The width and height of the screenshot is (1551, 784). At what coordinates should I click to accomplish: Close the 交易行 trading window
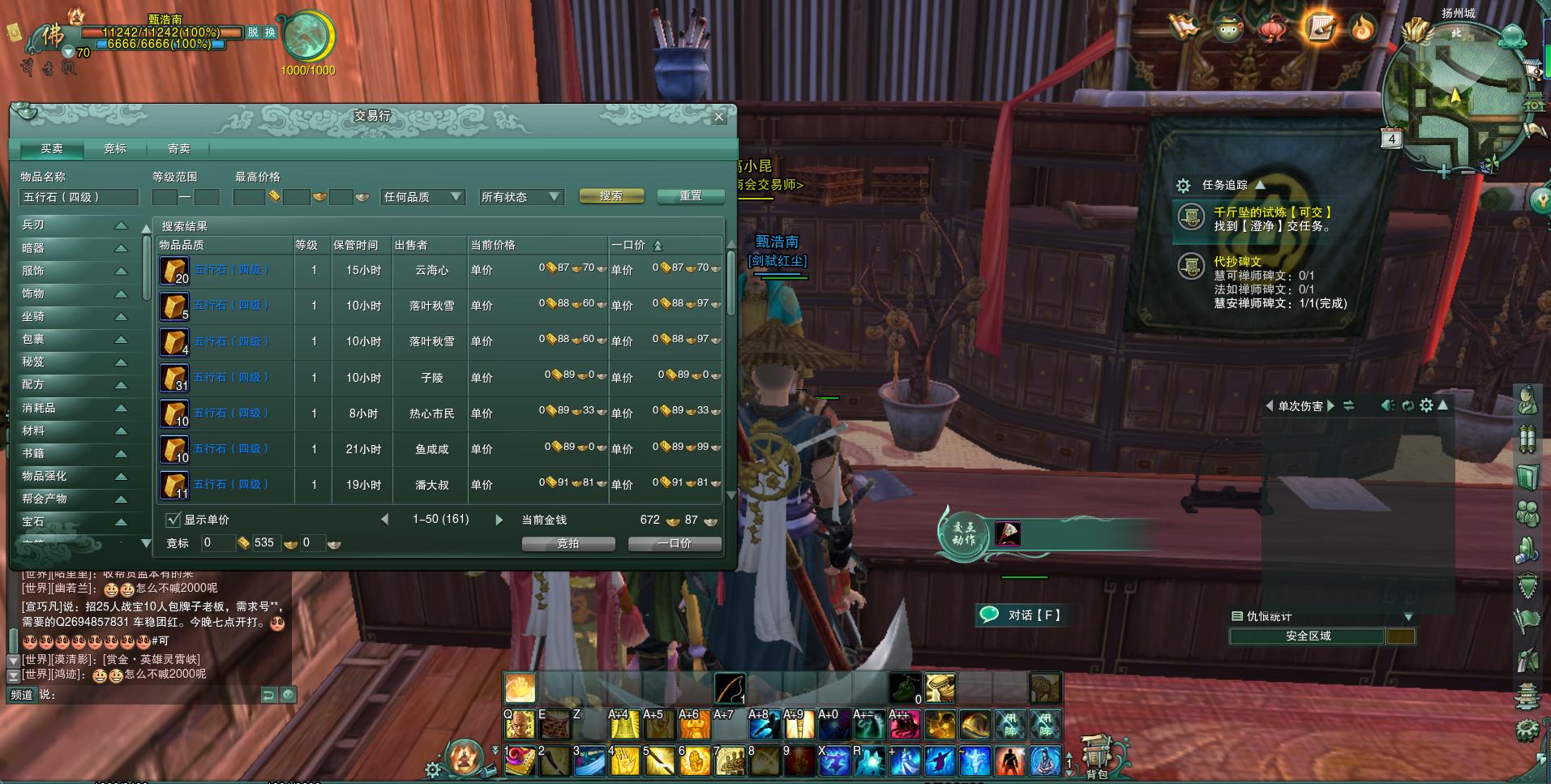pyautogui.click(x=718, y=117)
